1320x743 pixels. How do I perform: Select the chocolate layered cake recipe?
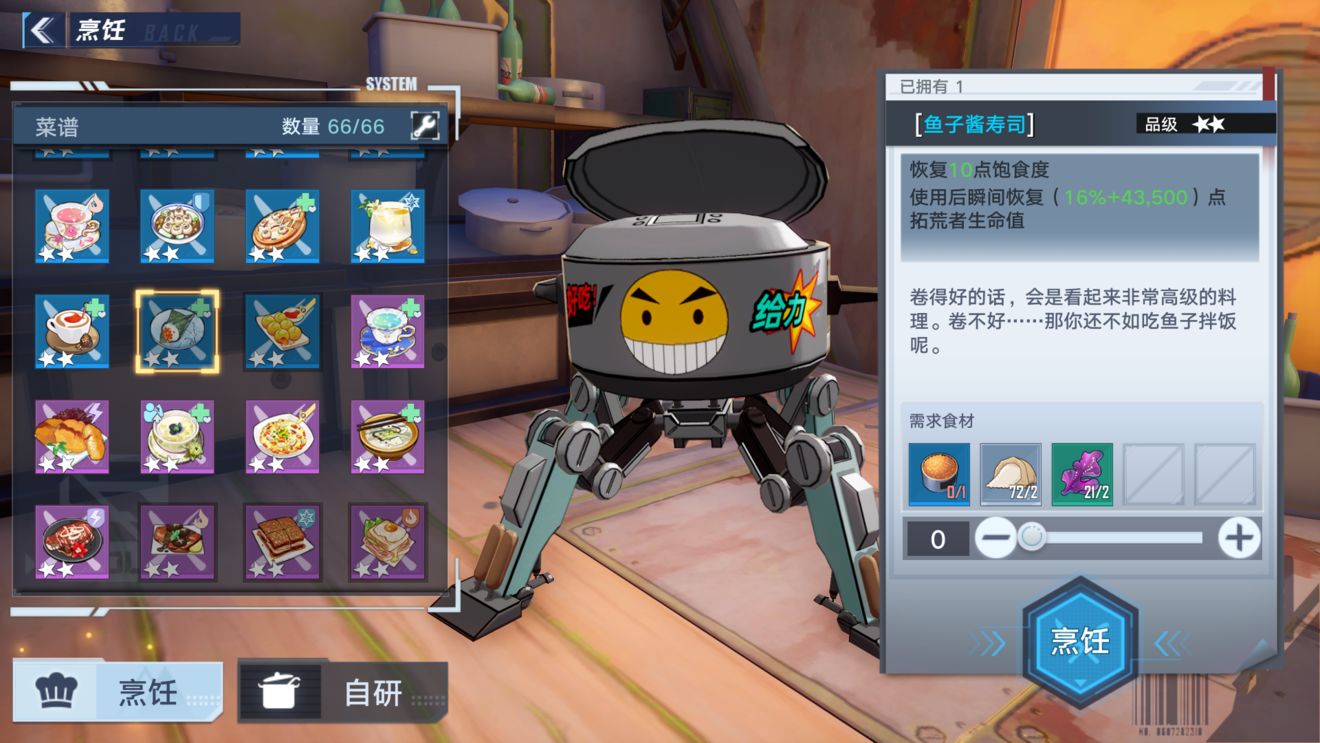pyautogui.click(x=282, y=541)
